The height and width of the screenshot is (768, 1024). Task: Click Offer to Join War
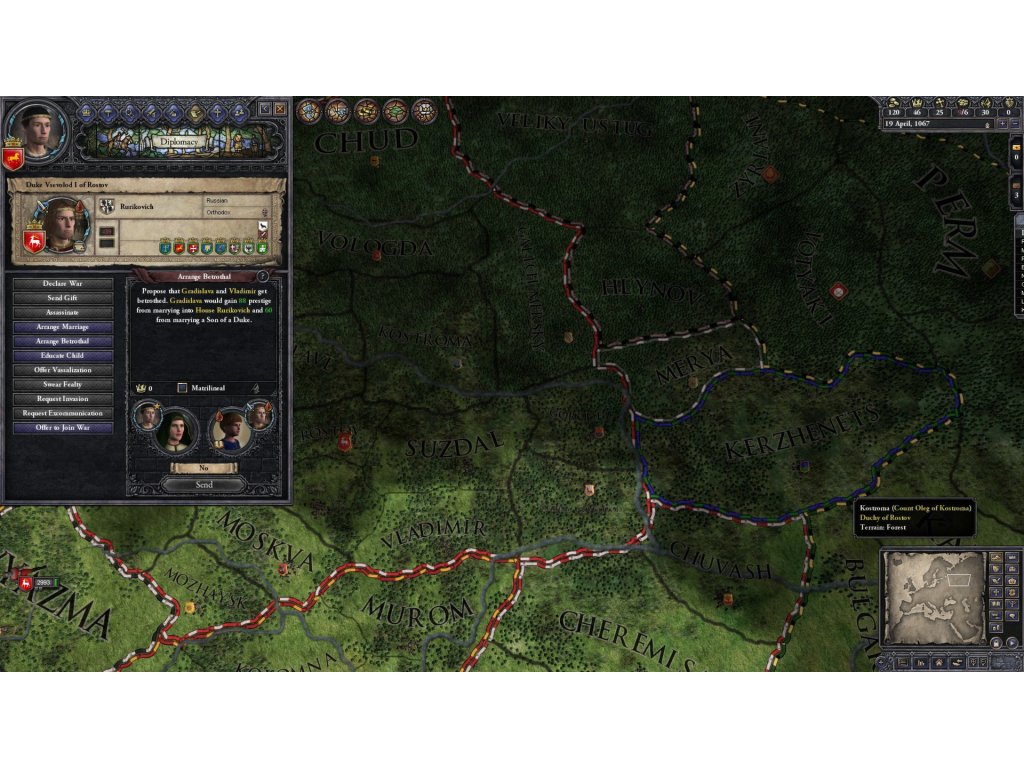62,428
